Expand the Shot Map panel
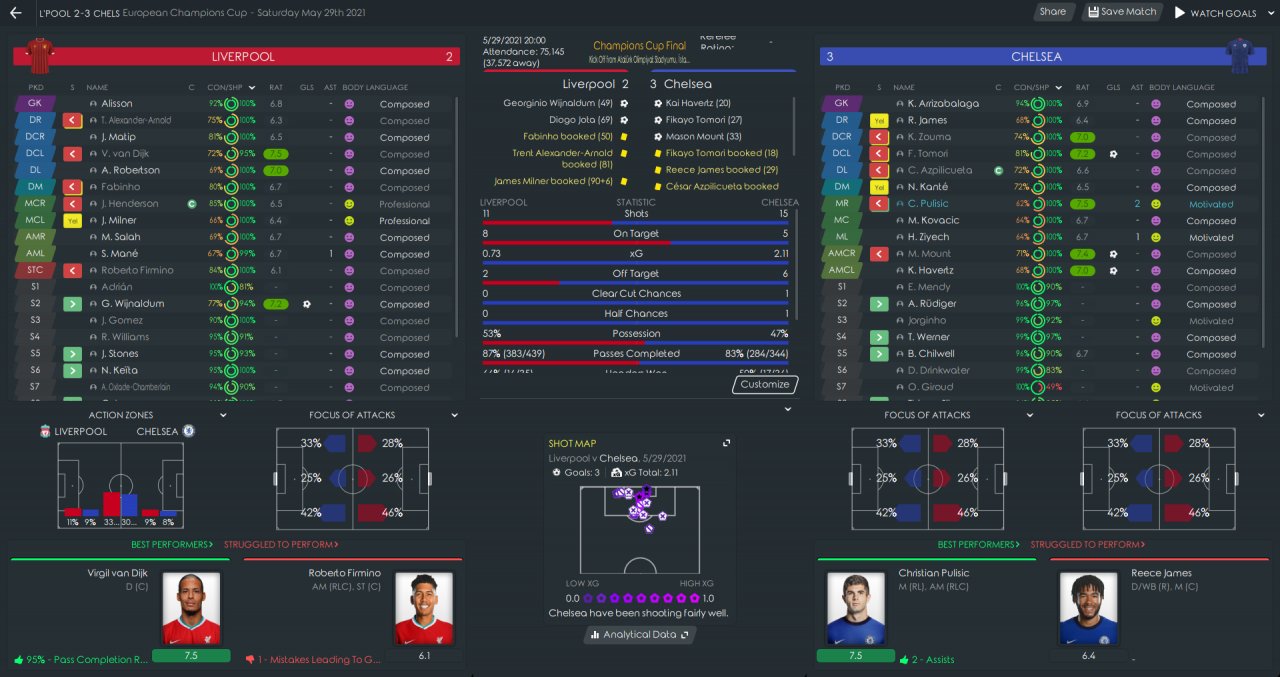1280x677 pixels. 727,443
